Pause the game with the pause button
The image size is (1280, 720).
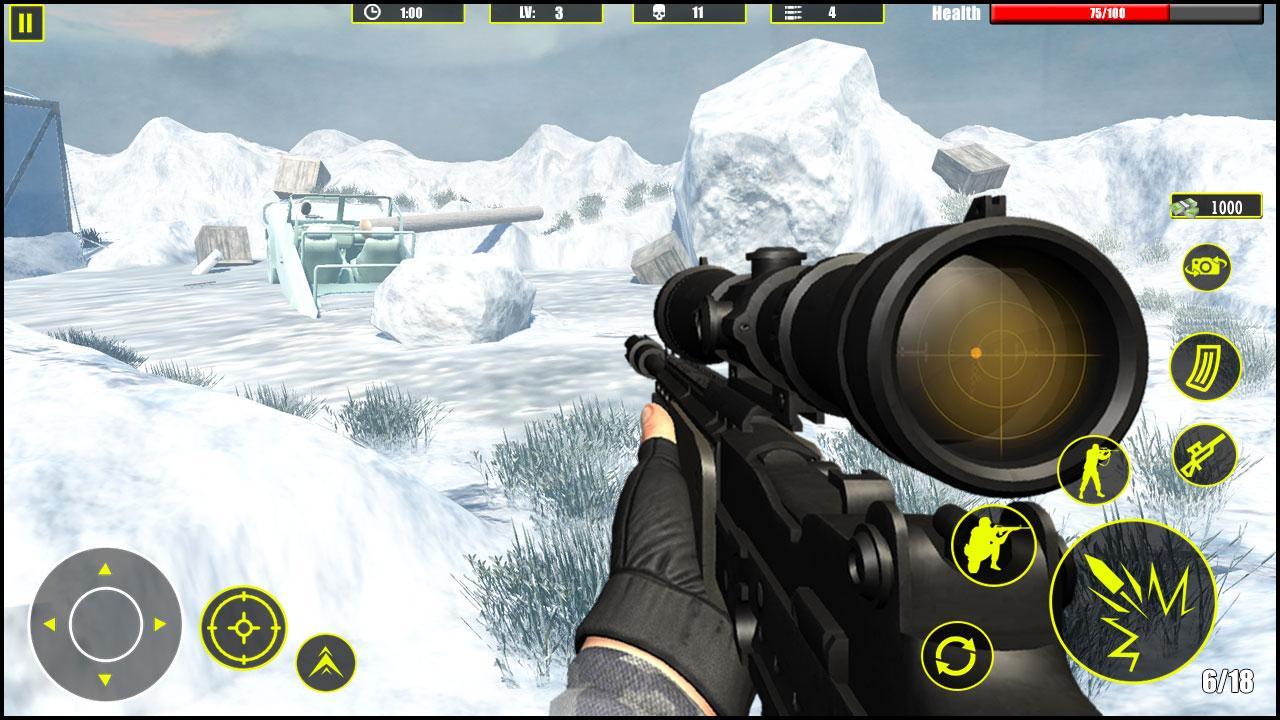click(x=27, y=23)
